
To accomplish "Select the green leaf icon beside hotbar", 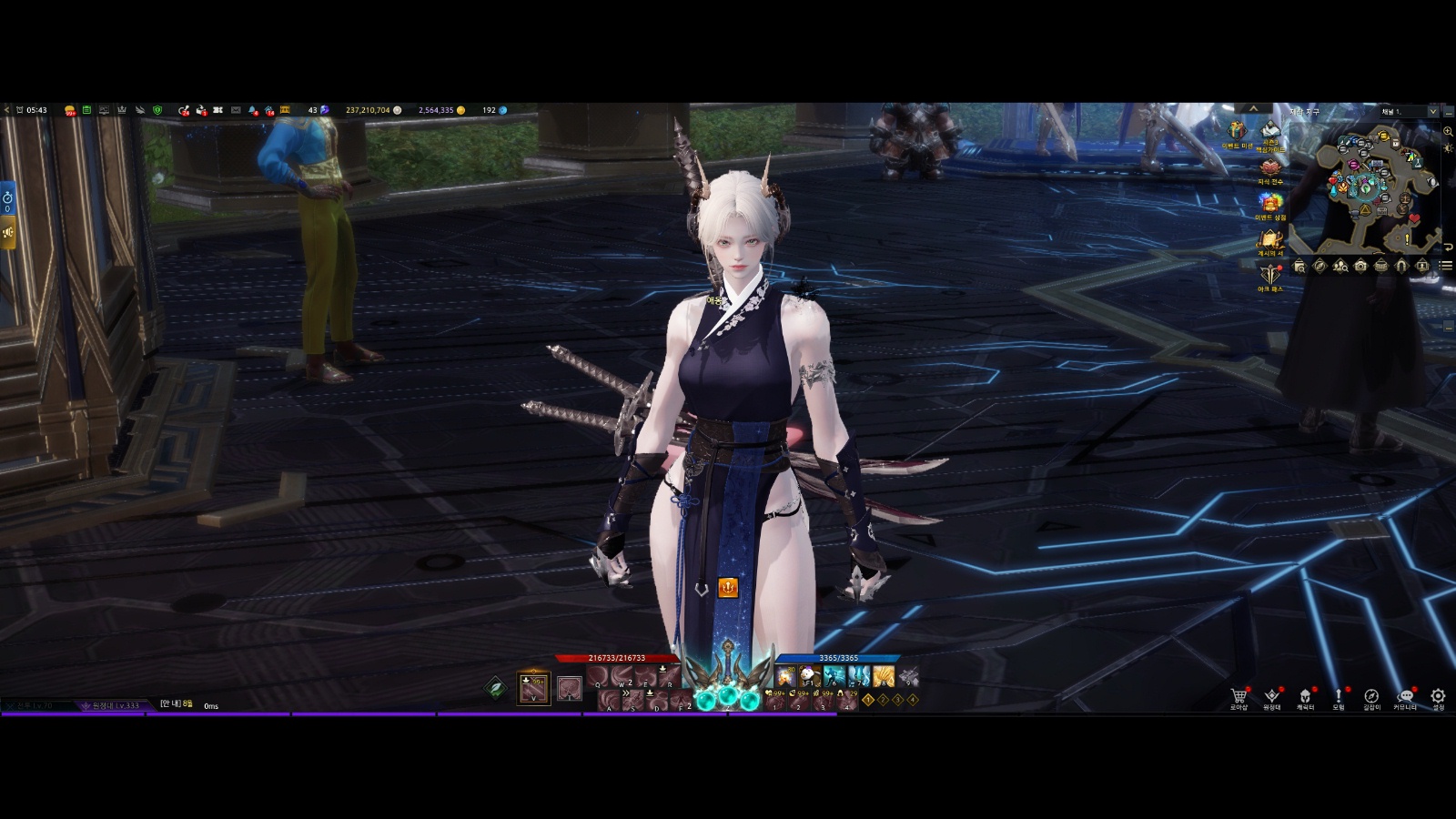I will click(495, 688).
